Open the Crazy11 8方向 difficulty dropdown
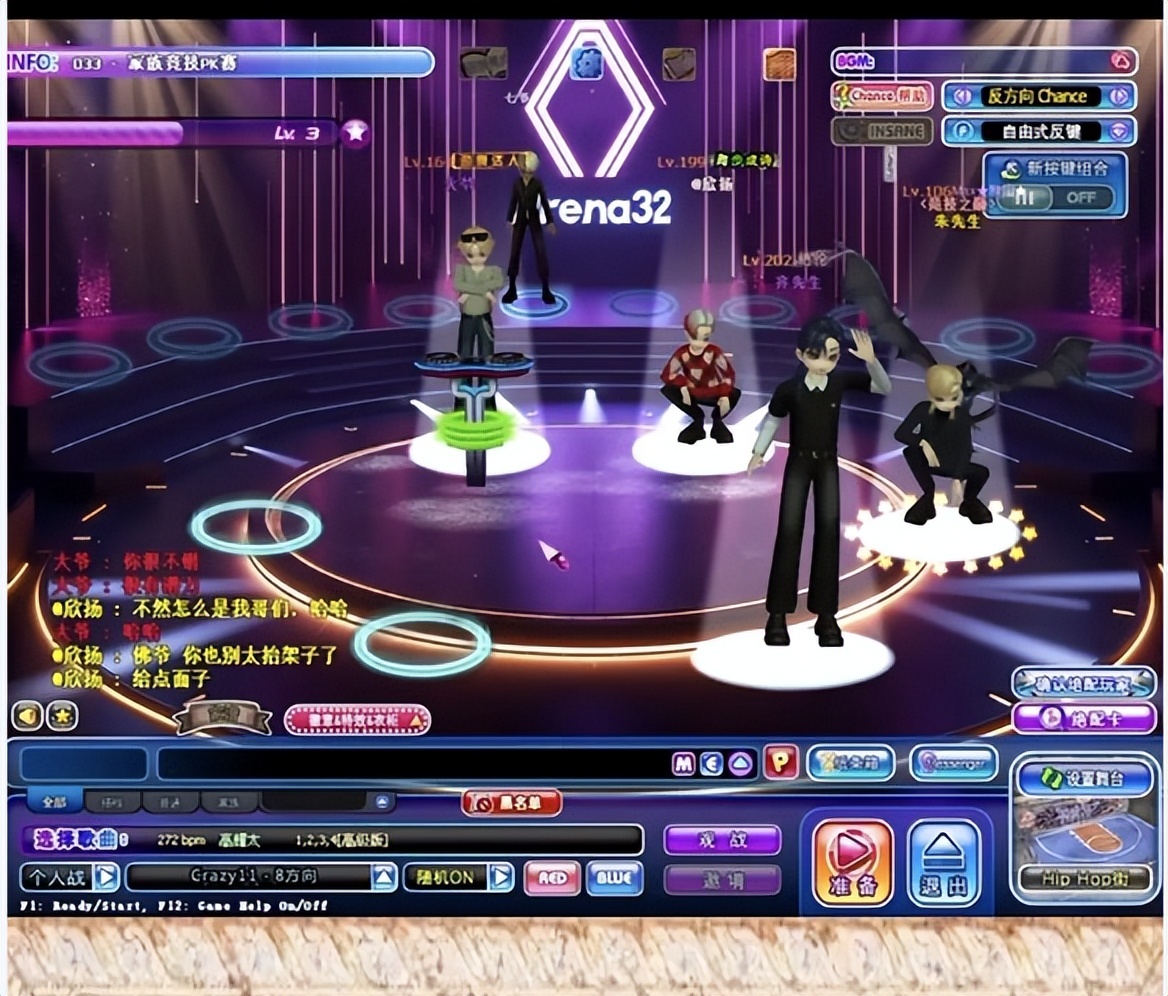This screenshot has height=996, width=1168. coord(384,878)
